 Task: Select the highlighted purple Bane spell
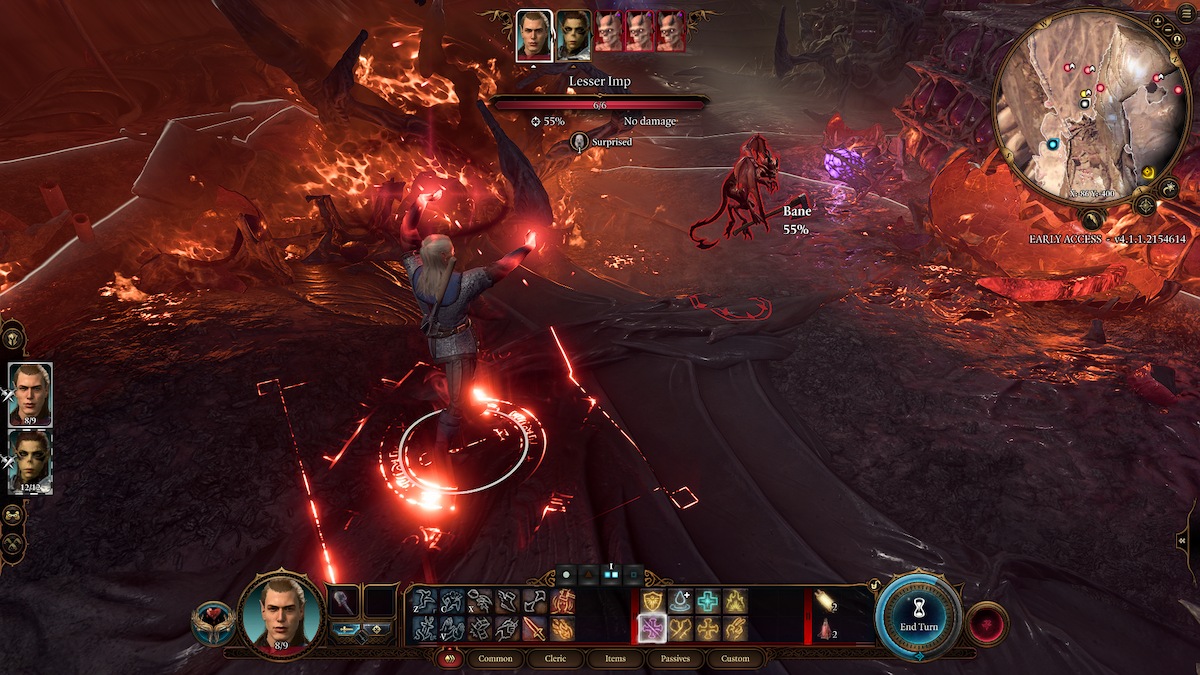[650, 628]
